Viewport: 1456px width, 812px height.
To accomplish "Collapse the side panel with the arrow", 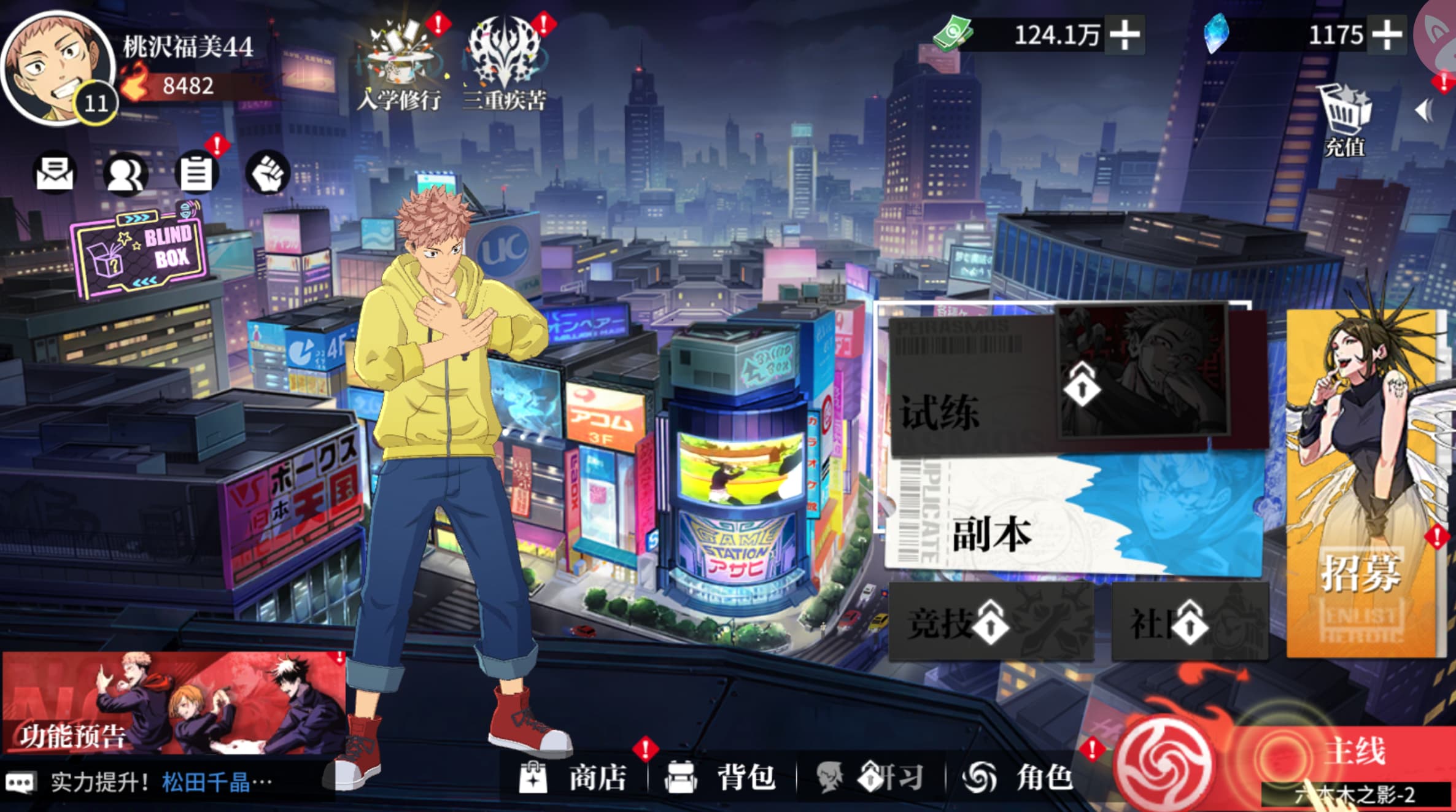I will pos(1424,111).
